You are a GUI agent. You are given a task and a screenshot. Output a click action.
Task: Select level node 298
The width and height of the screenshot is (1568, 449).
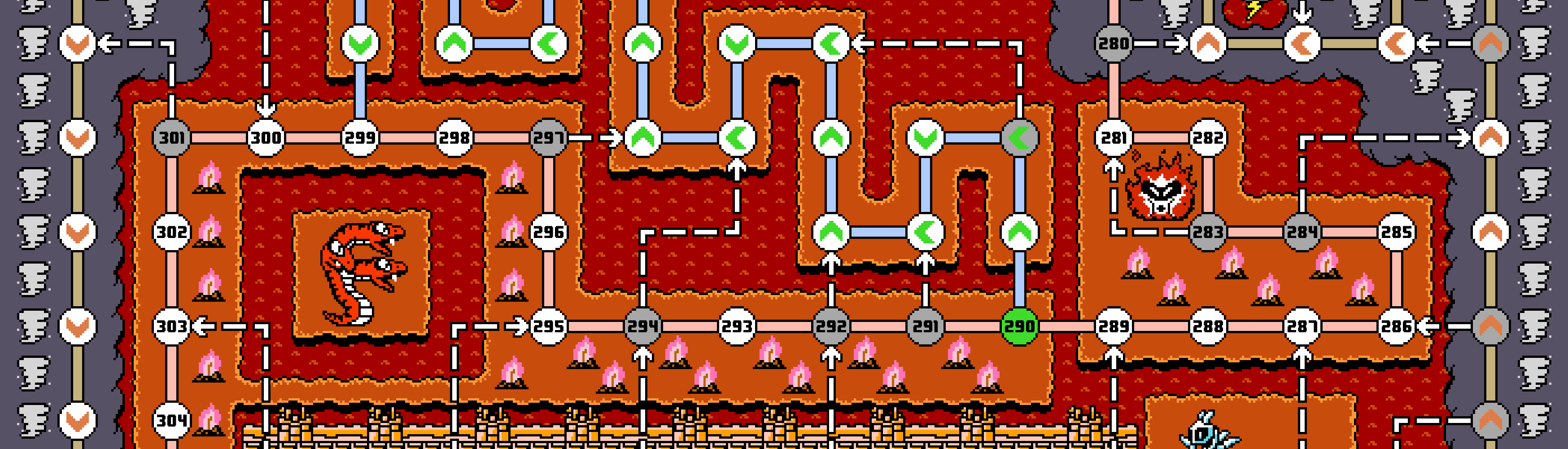pos(454,138)
